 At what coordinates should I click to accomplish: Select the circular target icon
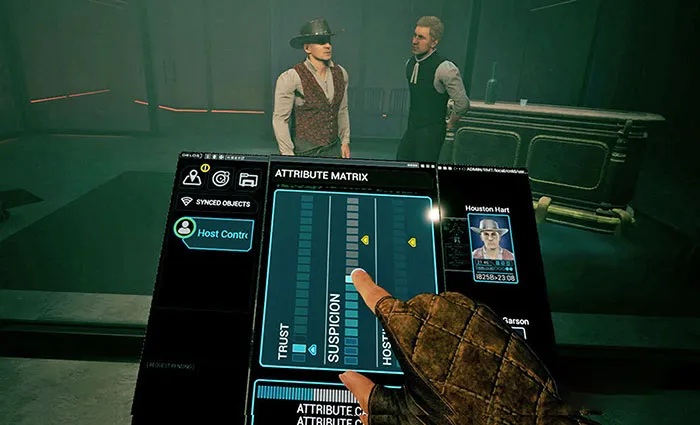pyautogui.click(x=220, y=178)
